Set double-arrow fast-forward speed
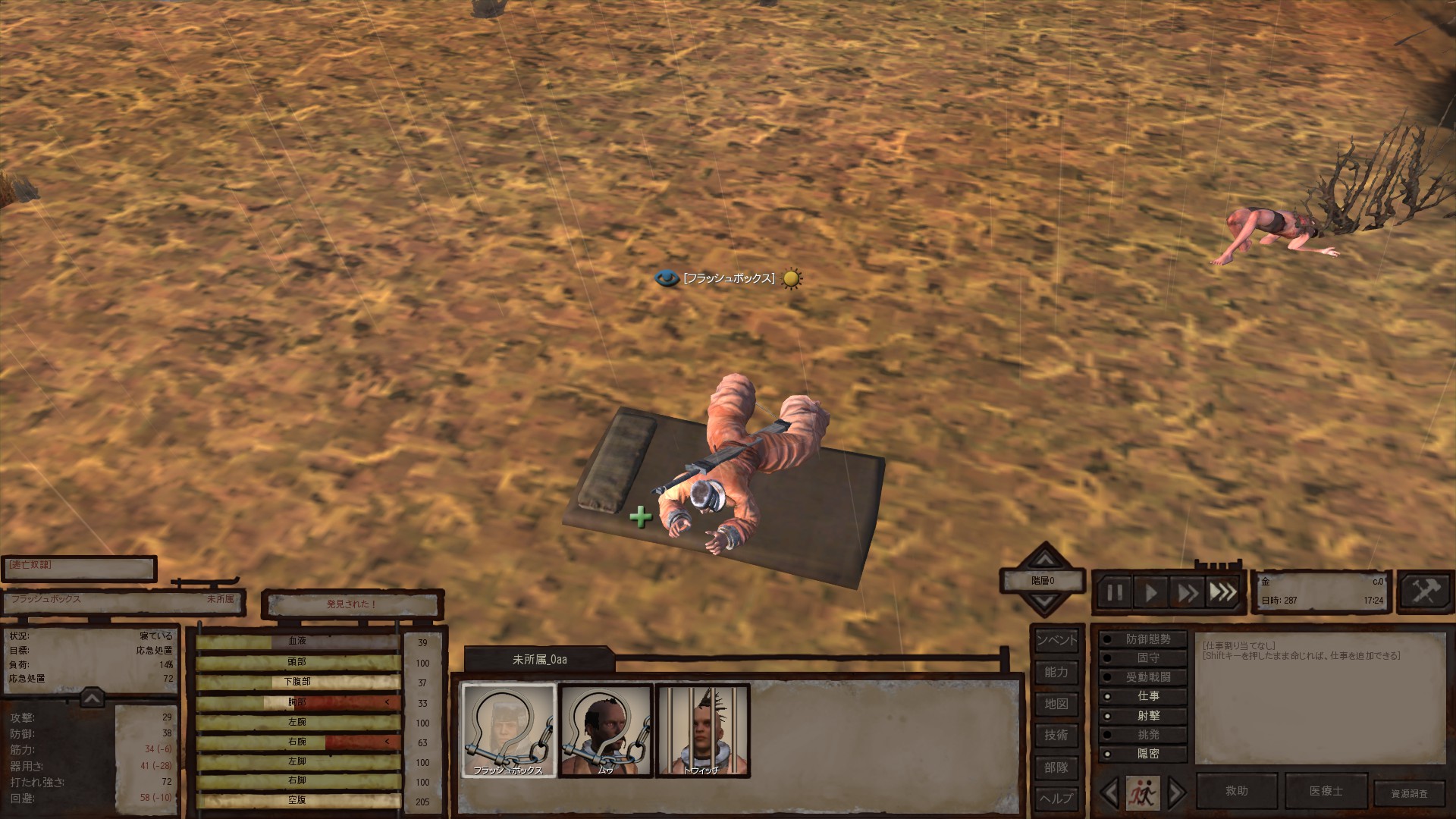Image resolution: width=1456 pixels, height=819 pixels. [1187, 592]
